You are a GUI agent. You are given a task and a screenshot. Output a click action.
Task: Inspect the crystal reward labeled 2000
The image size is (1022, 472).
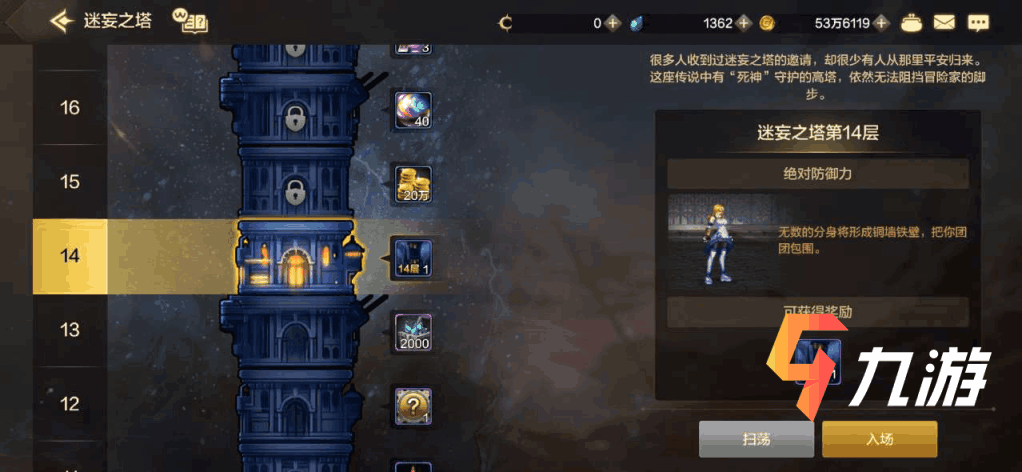point(412,332)
